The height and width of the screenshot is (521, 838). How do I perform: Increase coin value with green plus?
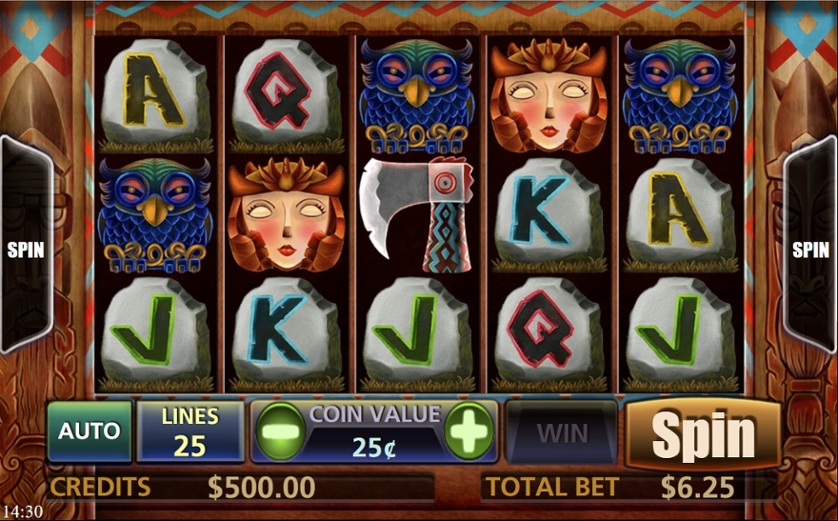(469, 432)
